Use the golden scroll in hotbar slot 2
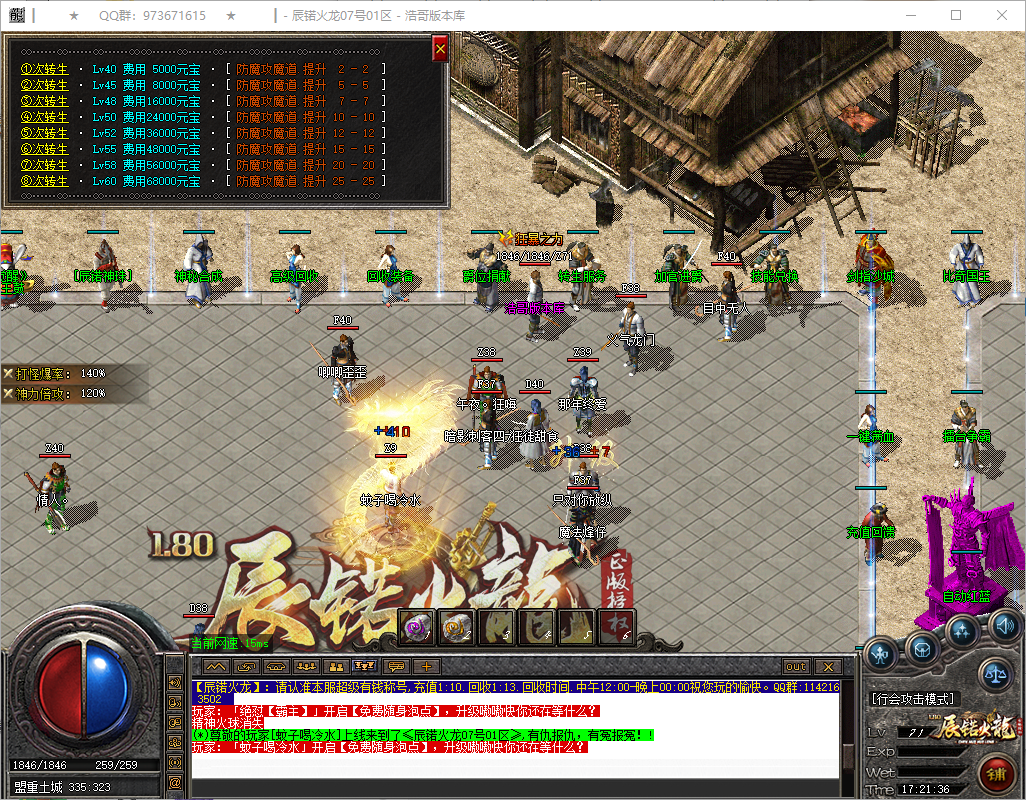 coord(456,627)
